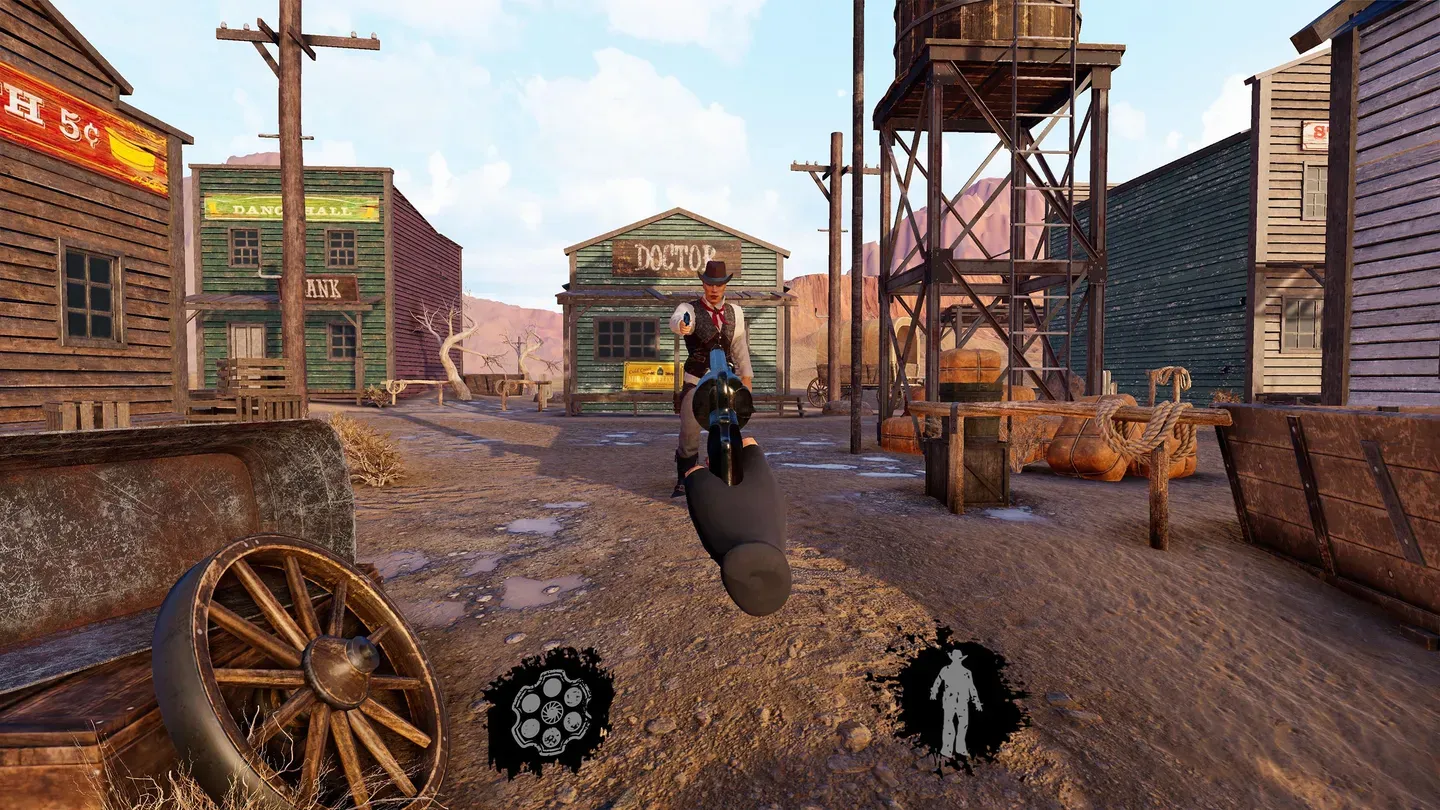Click the enemy's red neckerchief
1440x810 pixels.
[x=715, y=315]
